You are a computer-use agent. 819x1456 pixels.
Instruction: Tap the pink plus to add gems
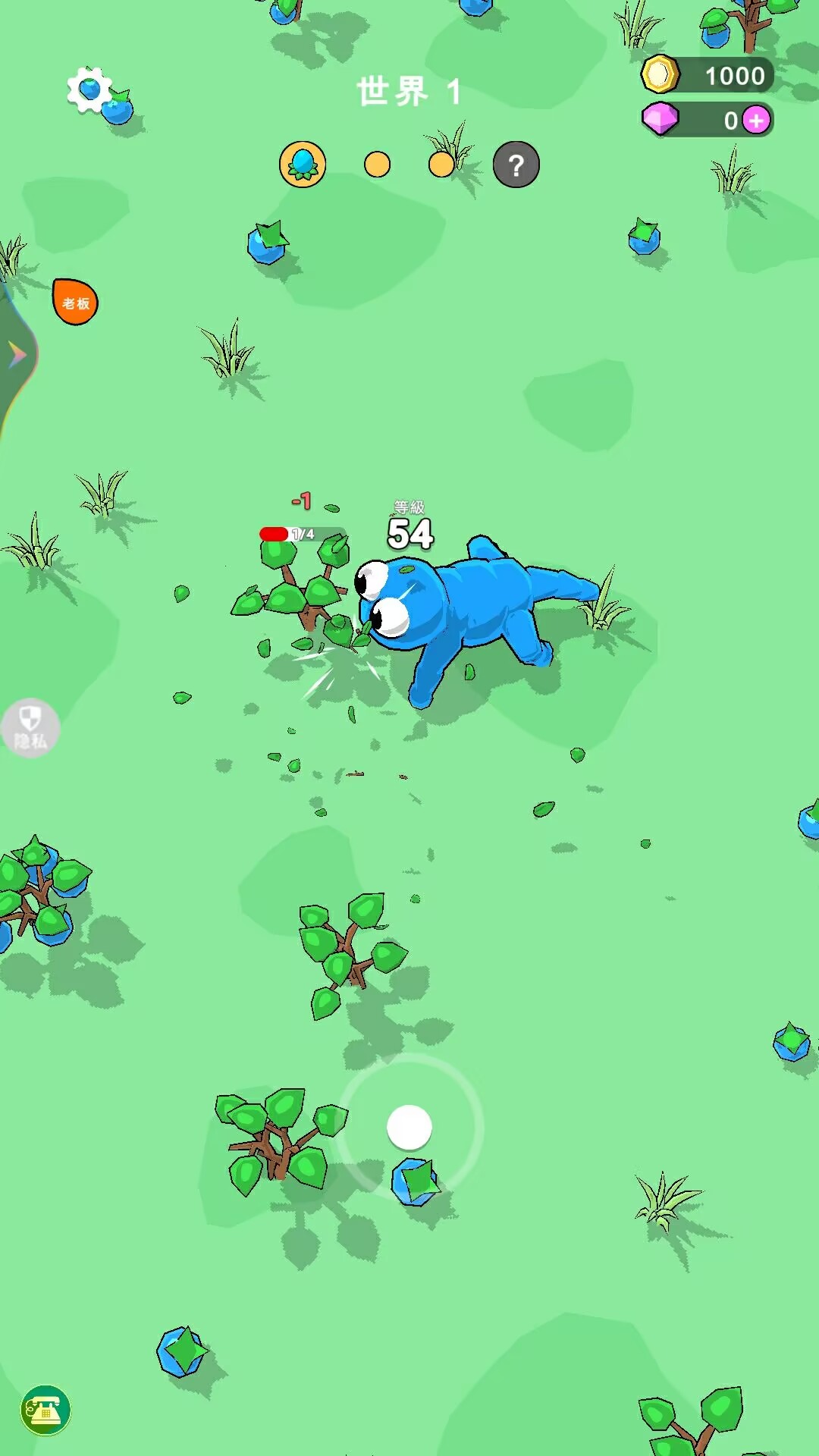(x=756, y=121)
